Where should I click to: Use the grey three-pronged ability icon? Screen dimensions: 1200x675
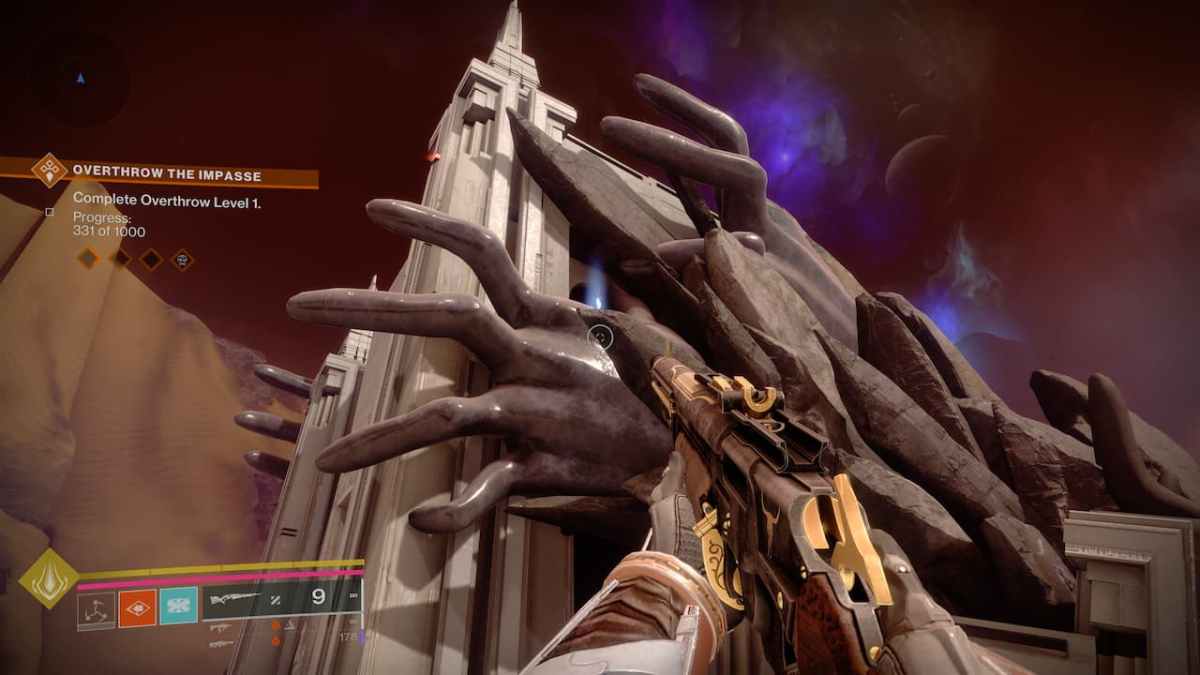[97, 607]
